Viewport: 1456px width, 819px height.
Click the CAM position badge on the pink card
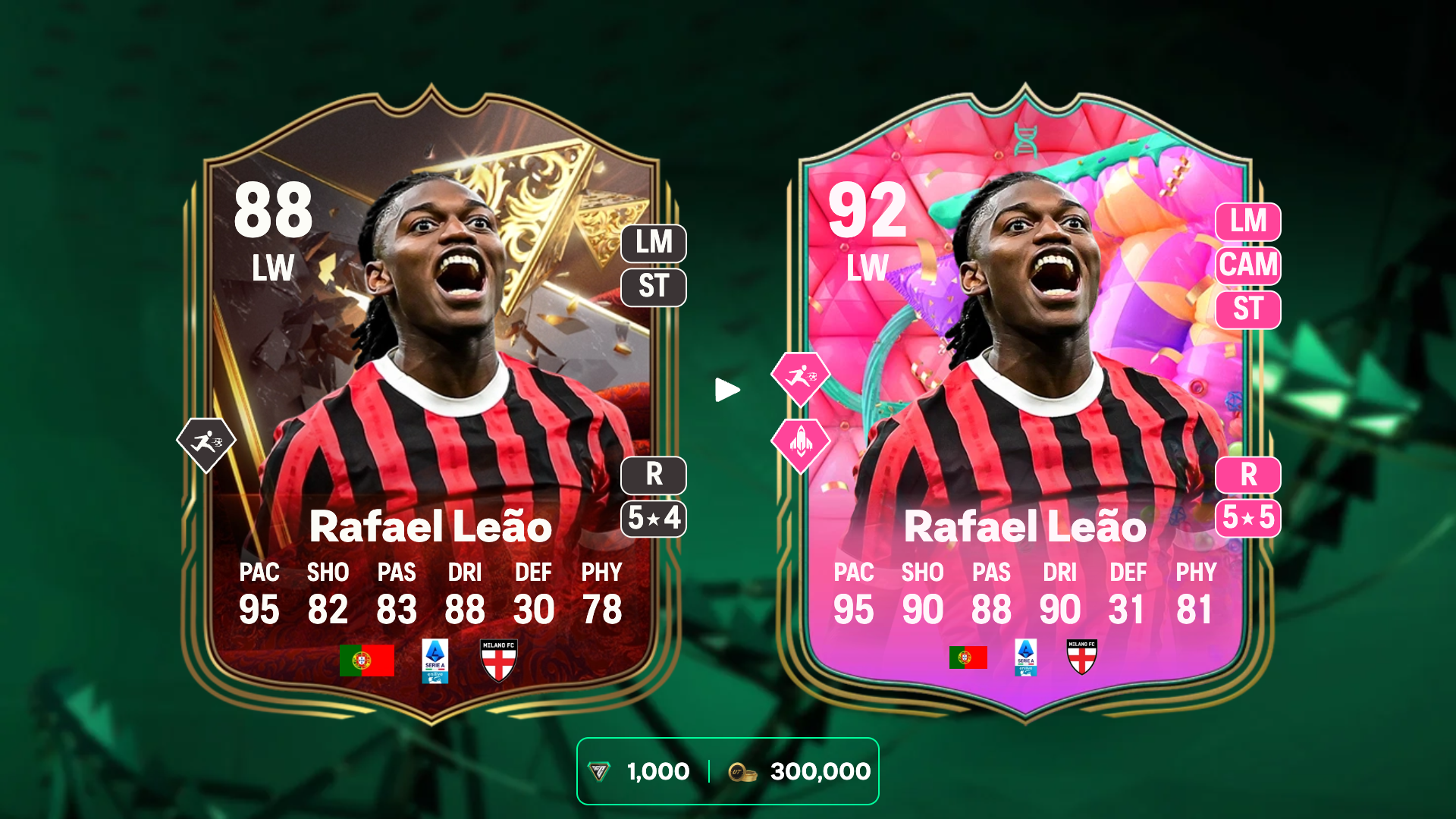click(x=1248, y=266)
